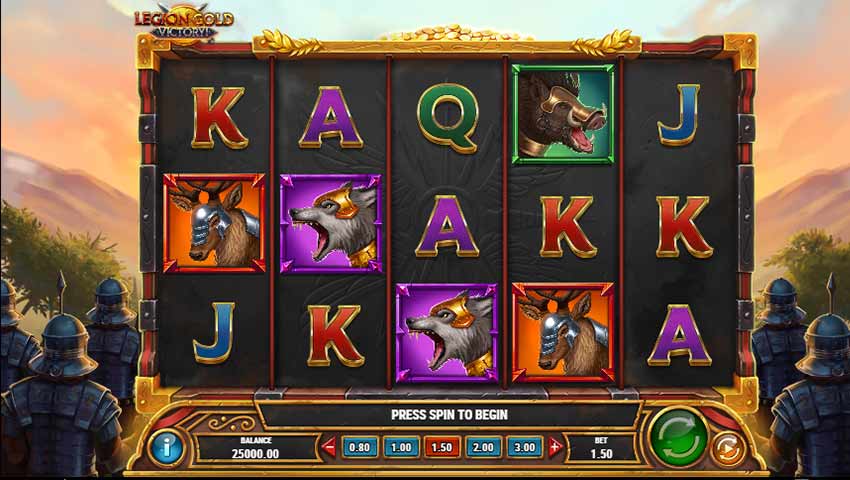Open the blue info paytable button
The width and height of the screenshot is (850, 480).
(x=166, y=446)
